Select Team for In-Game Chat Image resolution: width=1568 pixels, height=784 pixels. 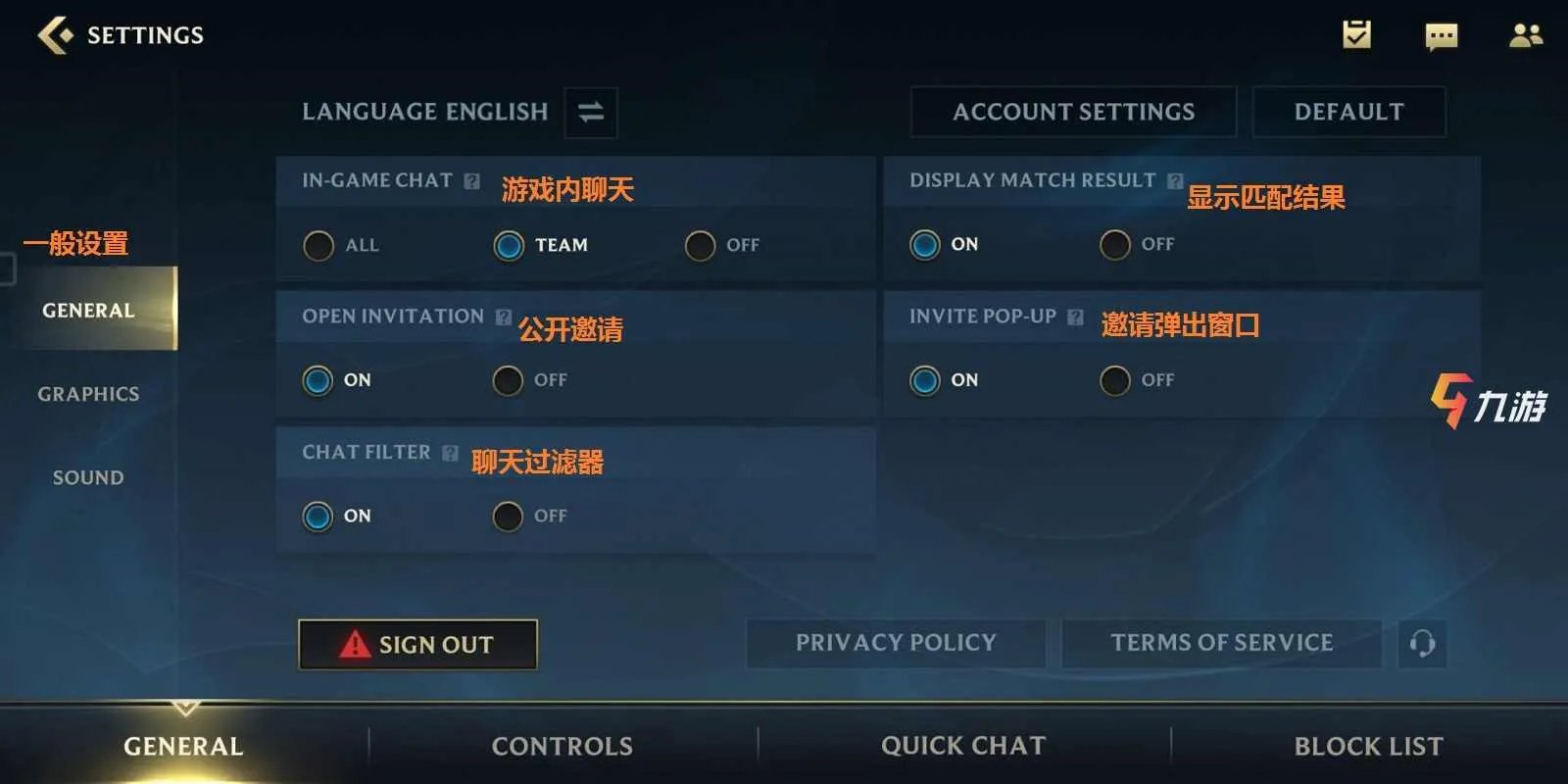tap(509, 246)
